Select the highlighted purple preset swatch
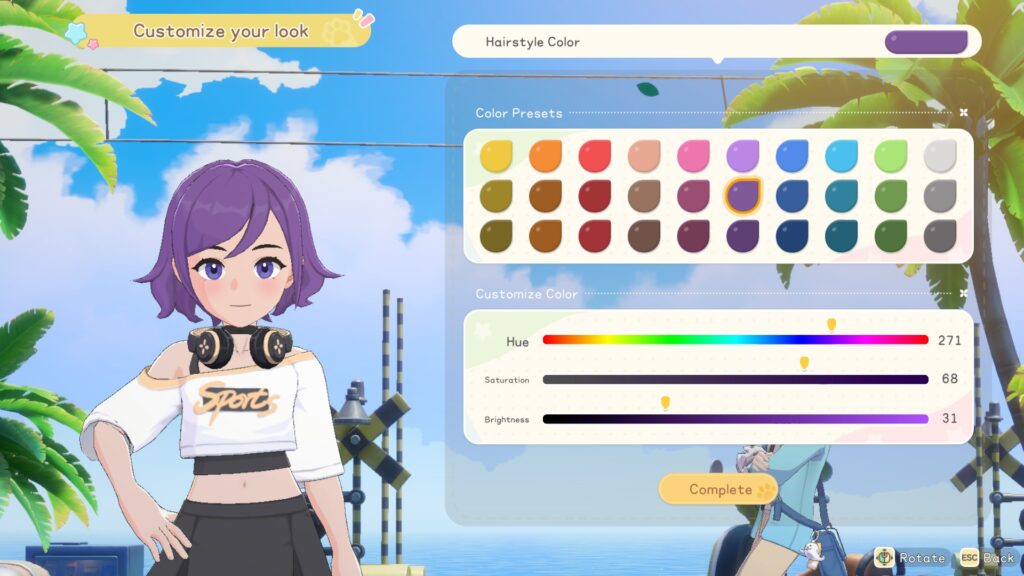Image resolution: width=1024 pixels, height=576 pixels. [742, 195]
